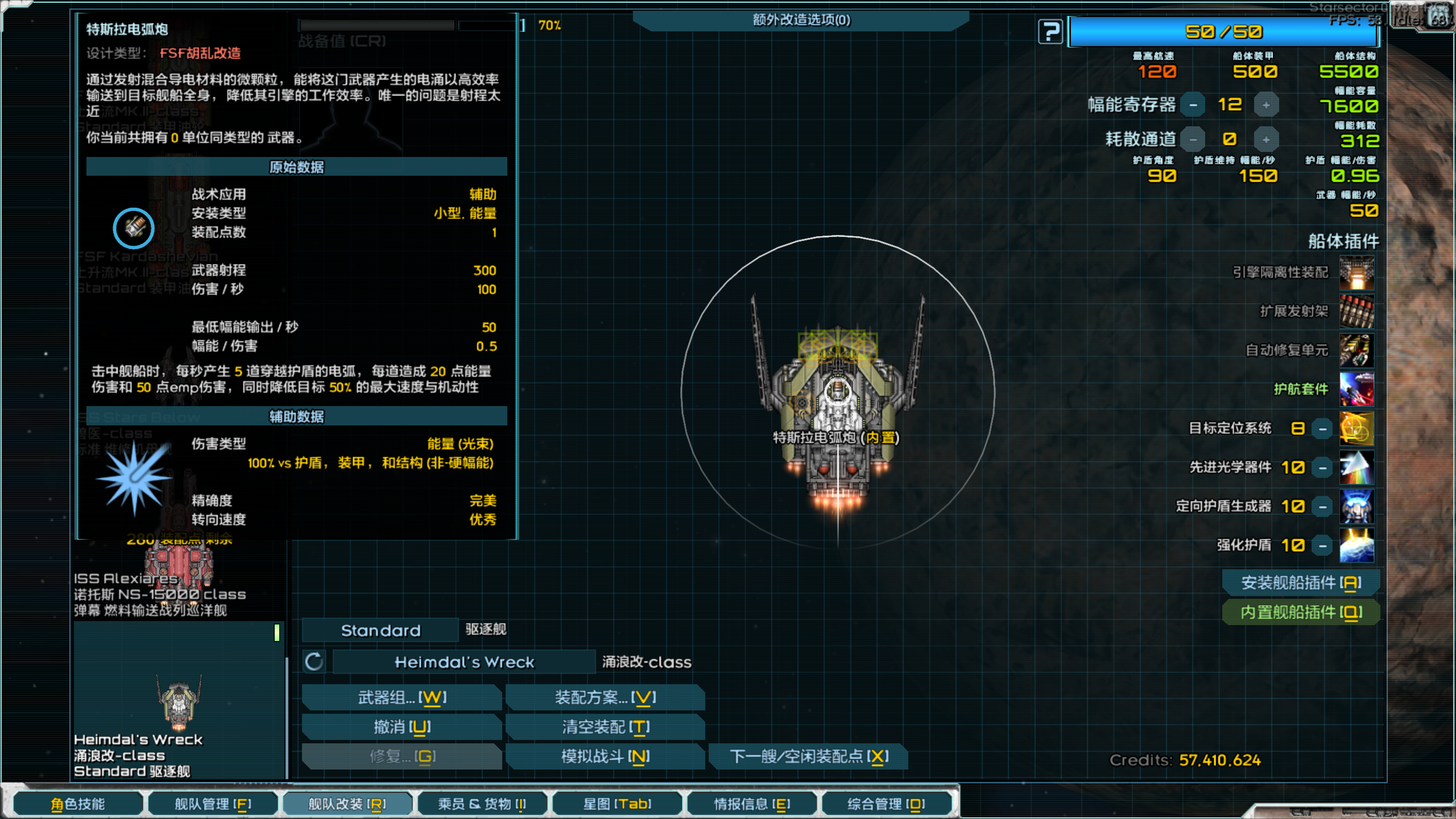
Task: Open 安装舰船插件 hullmod installer
Action: point(1301,583)
